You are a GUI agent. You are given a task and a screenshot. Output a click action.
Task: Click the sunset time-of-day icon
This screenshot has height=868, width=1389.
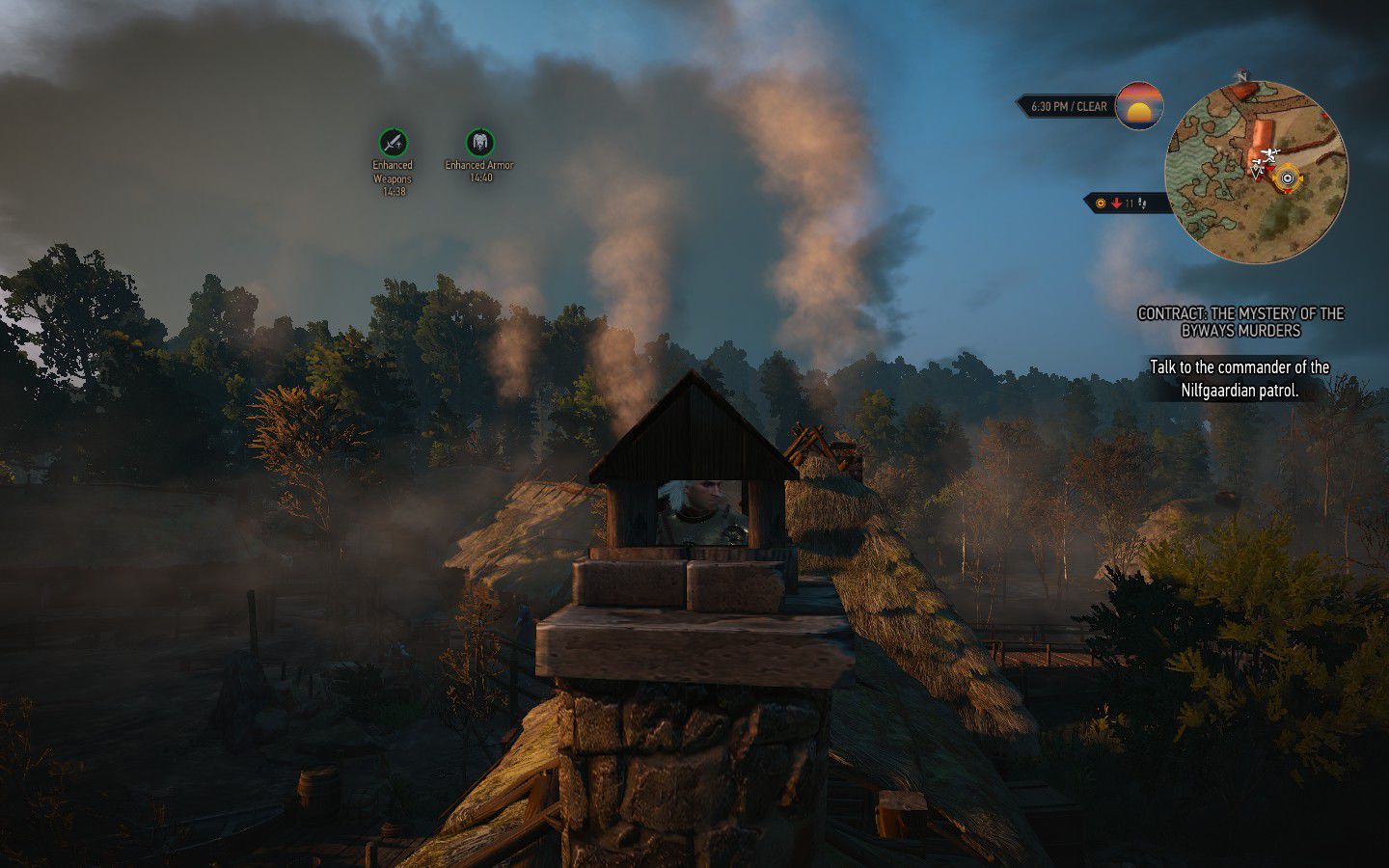pyautogui.click(x=1138, y=106)
